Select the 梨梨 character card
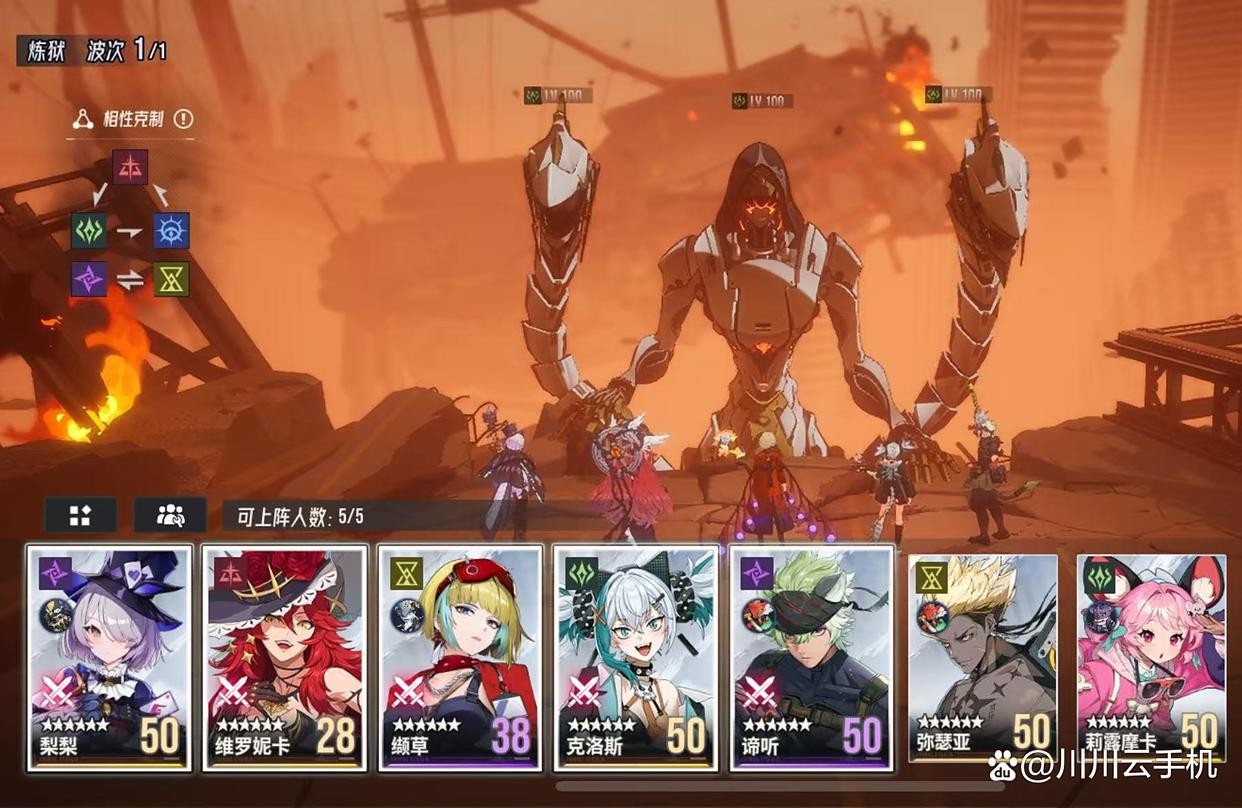Image resolution: width=1242 pixels, height=808 pixels. (109, 657)
